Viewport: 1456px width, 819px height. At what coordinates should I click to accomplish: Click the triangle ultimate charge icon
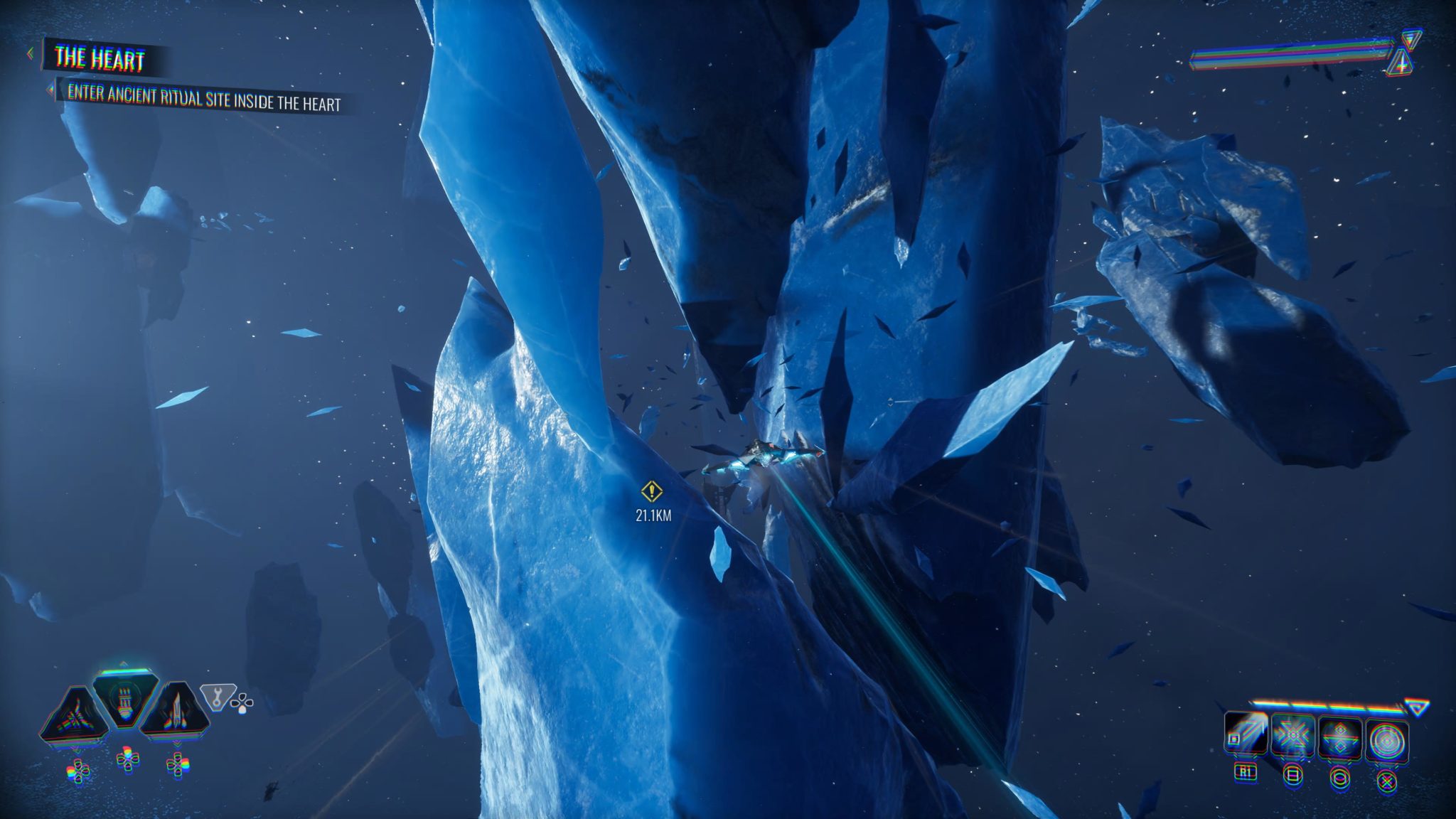coord(1417,707)
